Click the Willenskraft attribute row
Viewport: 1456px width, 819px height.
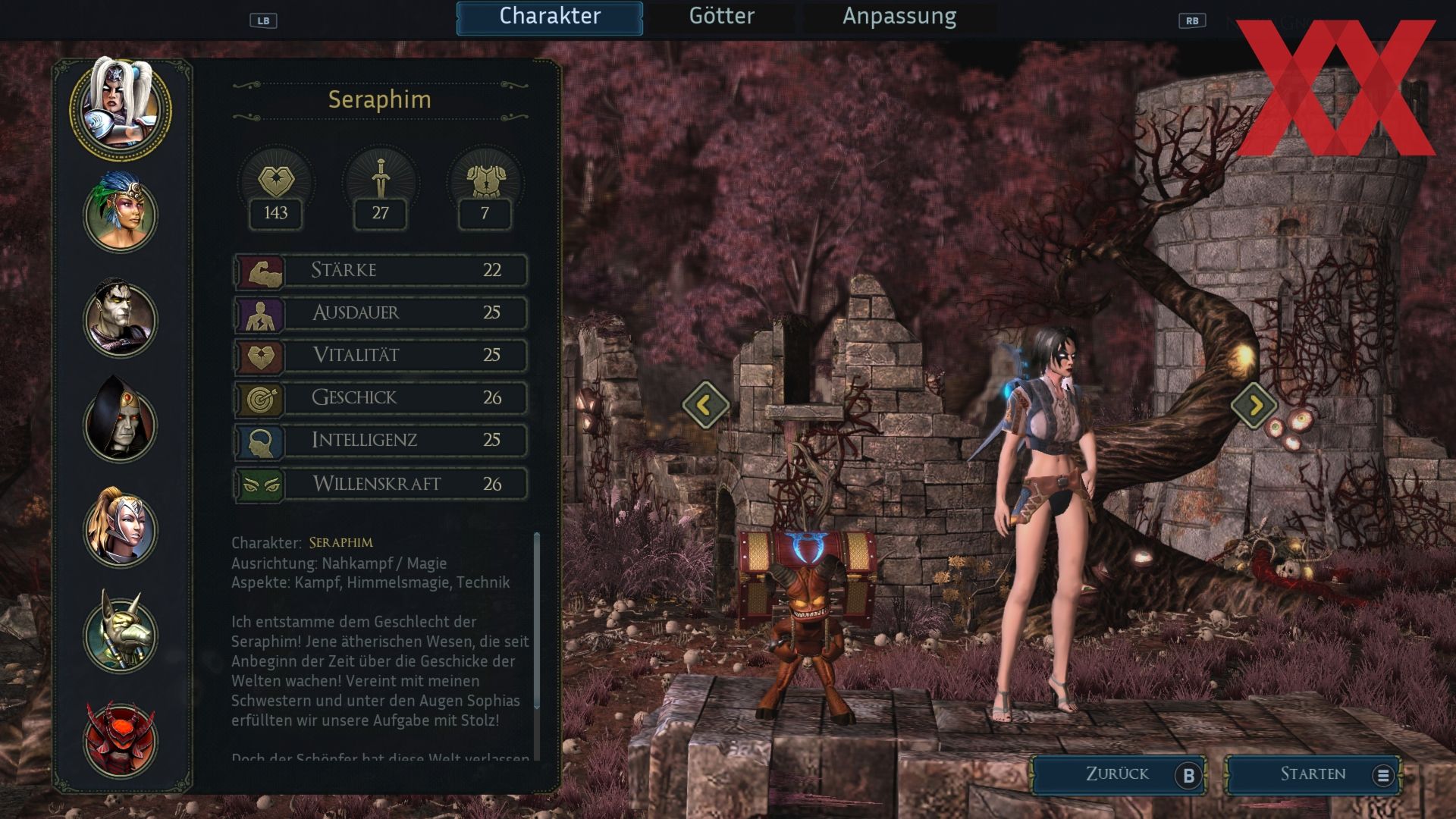pos(380,484)
